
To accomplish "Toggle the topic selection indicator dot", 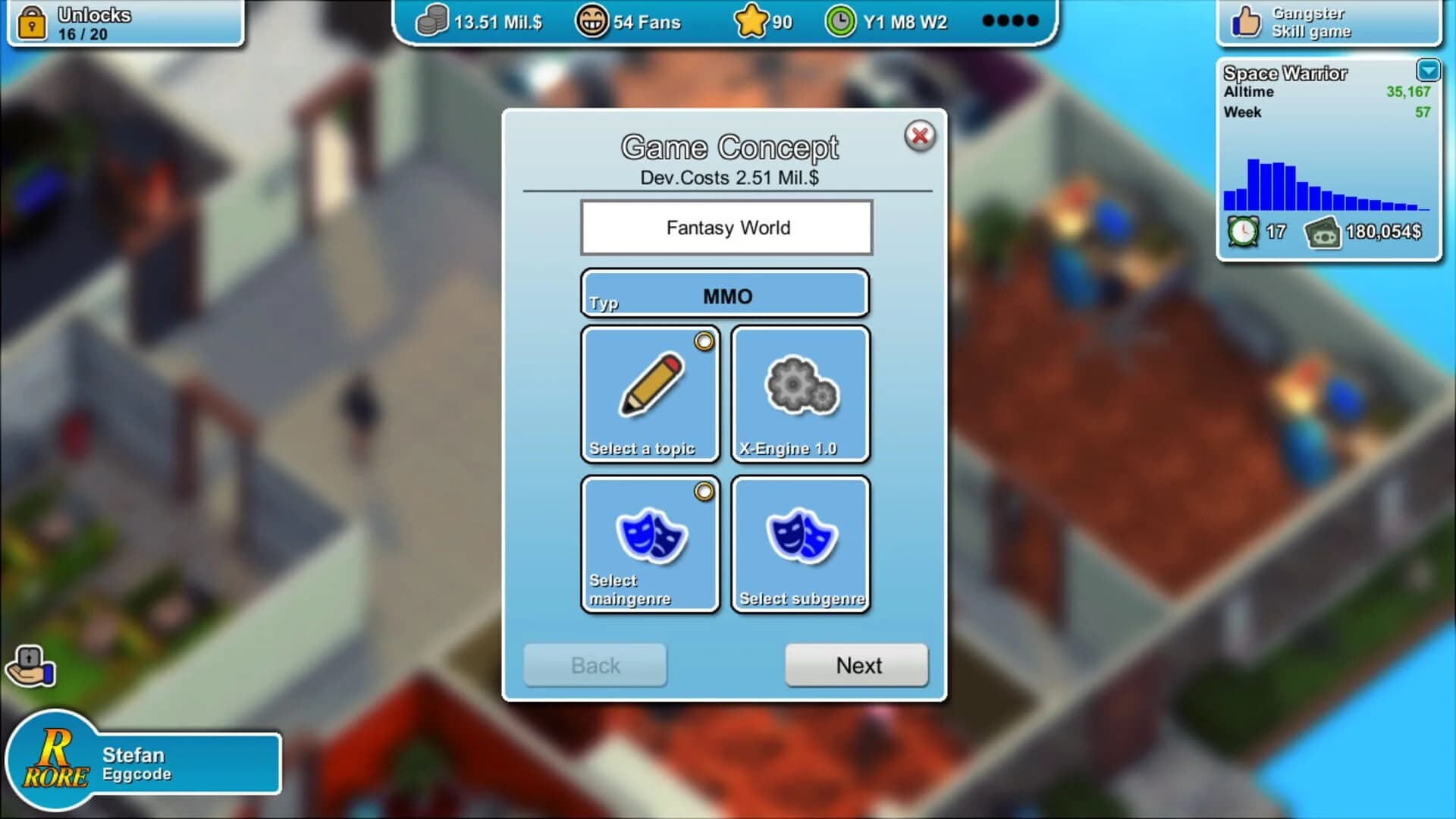I will (704, 342).
